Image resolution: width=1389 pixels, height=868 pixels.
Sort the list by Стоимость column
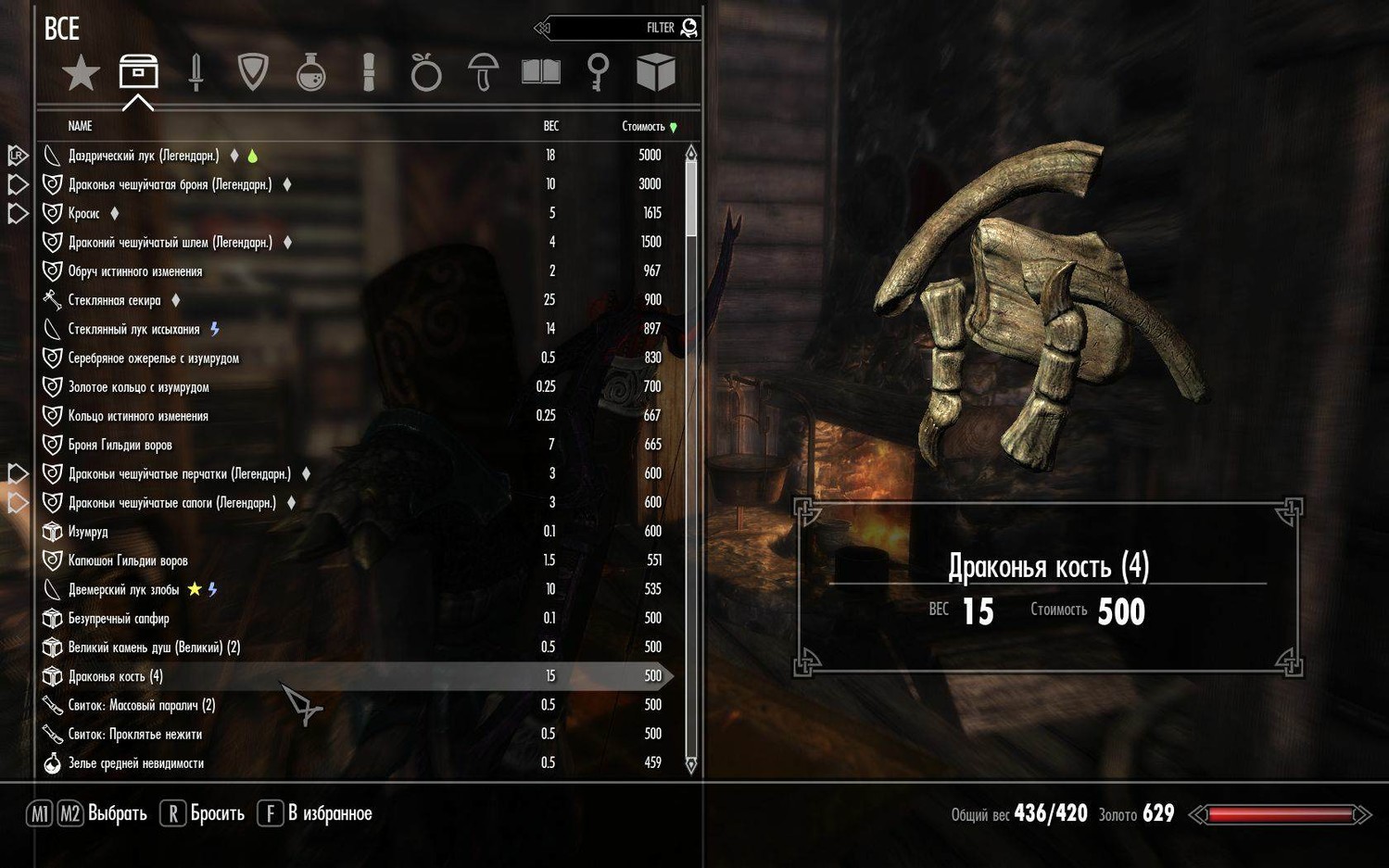(644, 126)
